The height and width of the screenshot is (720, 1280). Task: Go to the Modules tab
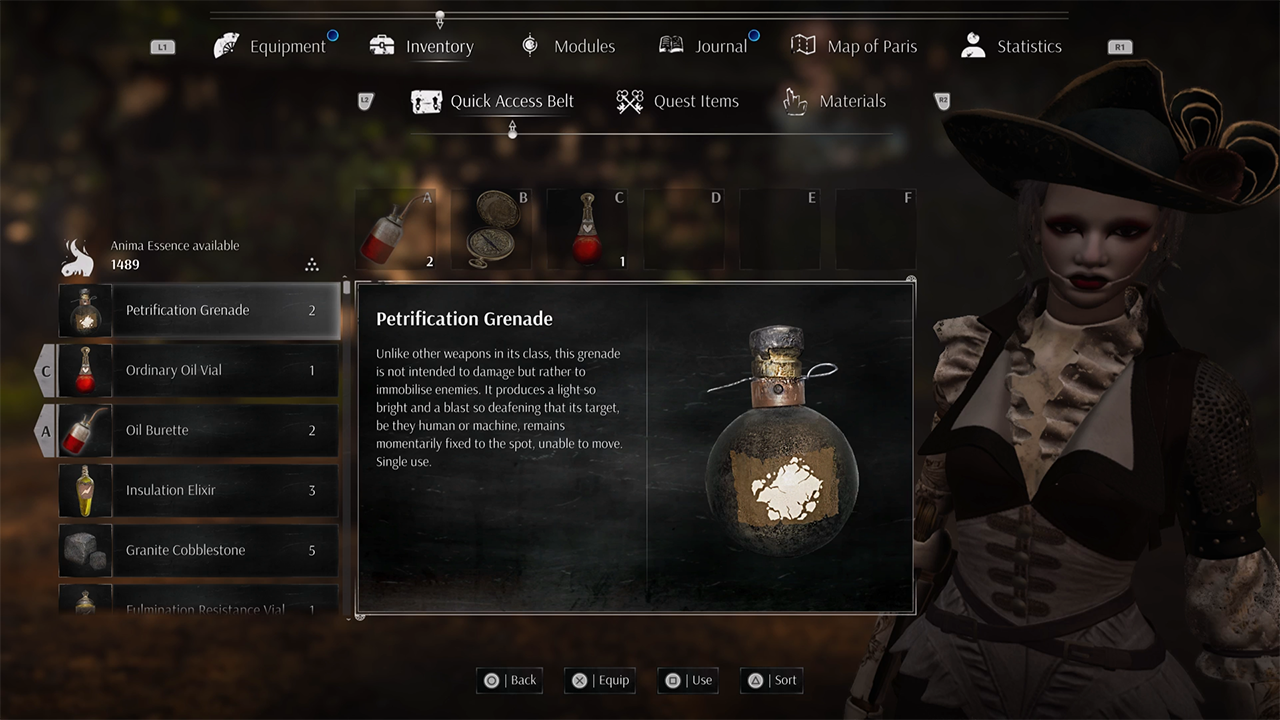click(568, 46)
